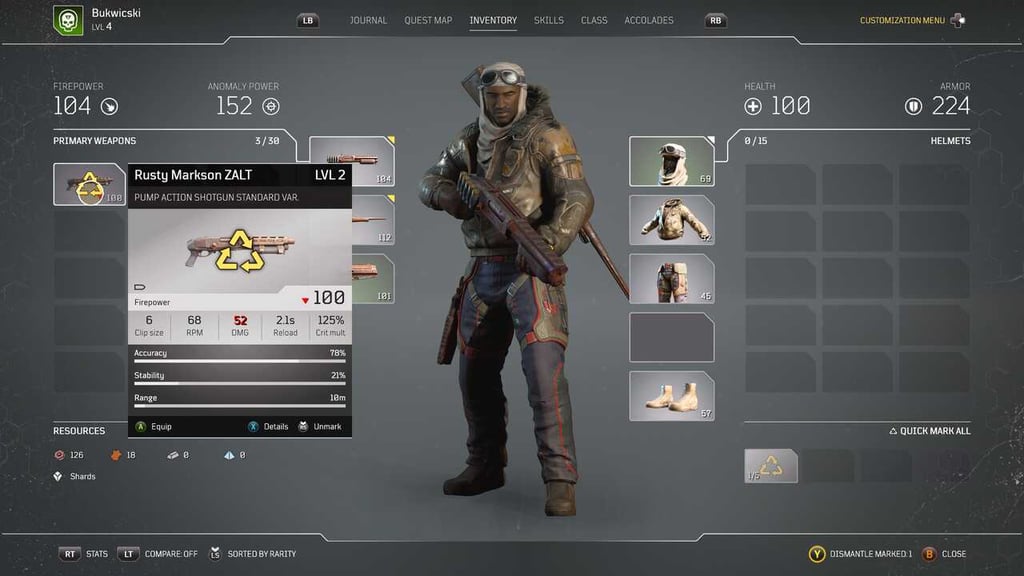The width and height of the screenshot is (1024, 576).
Task: Open the Class tab
Action: pyautogui.click(x=594, y=20)
